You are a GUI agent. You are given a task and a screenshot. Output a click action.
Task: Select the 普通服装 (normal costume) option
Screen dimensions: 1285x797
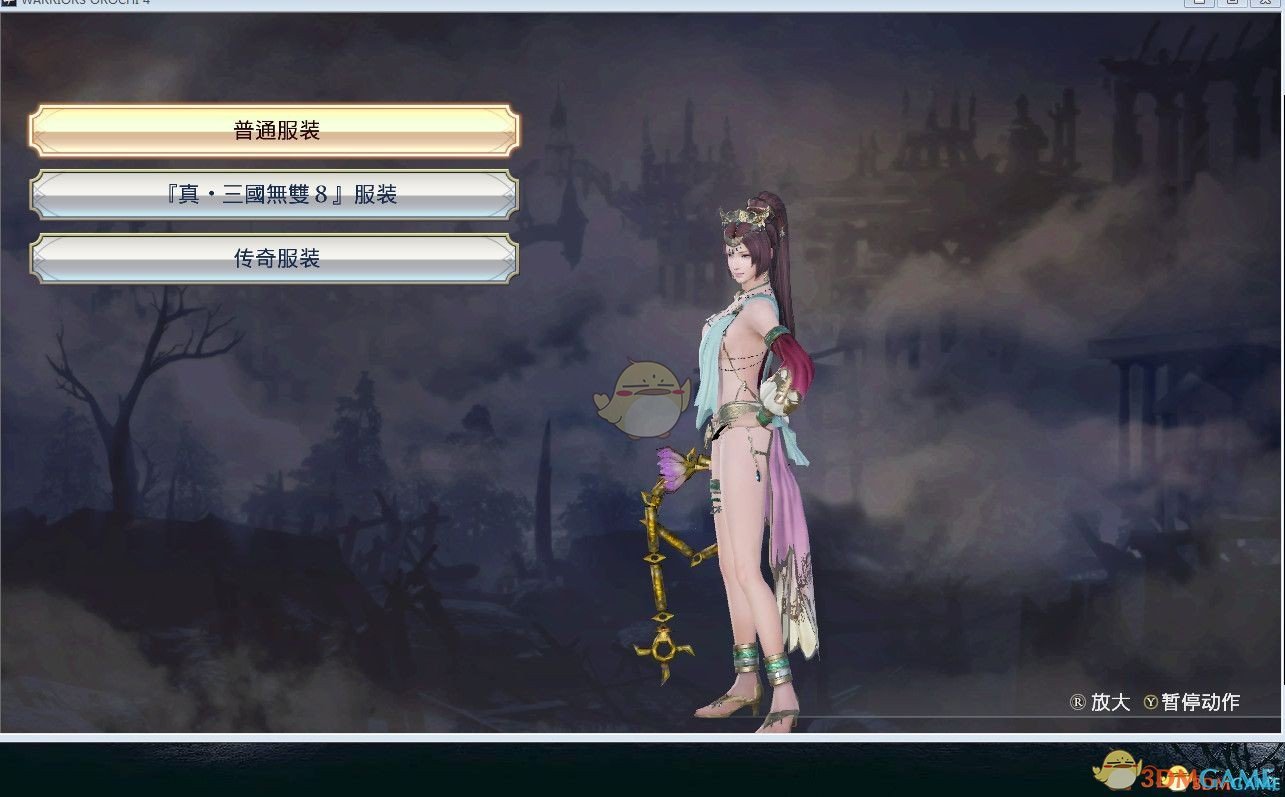pos(274,129)
